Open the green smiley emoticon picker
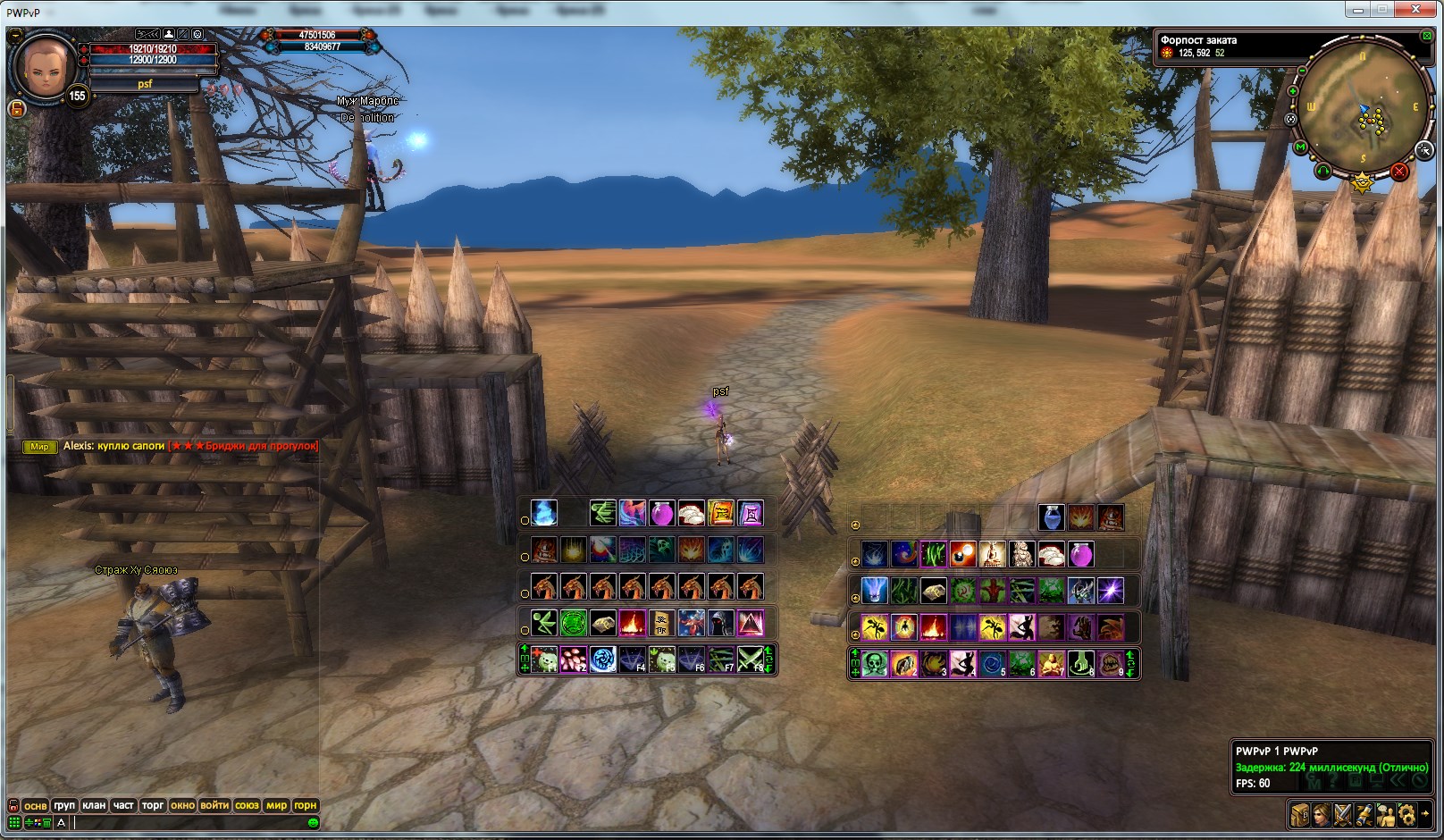Screen dimensions: 1444x840 [313, 822]
